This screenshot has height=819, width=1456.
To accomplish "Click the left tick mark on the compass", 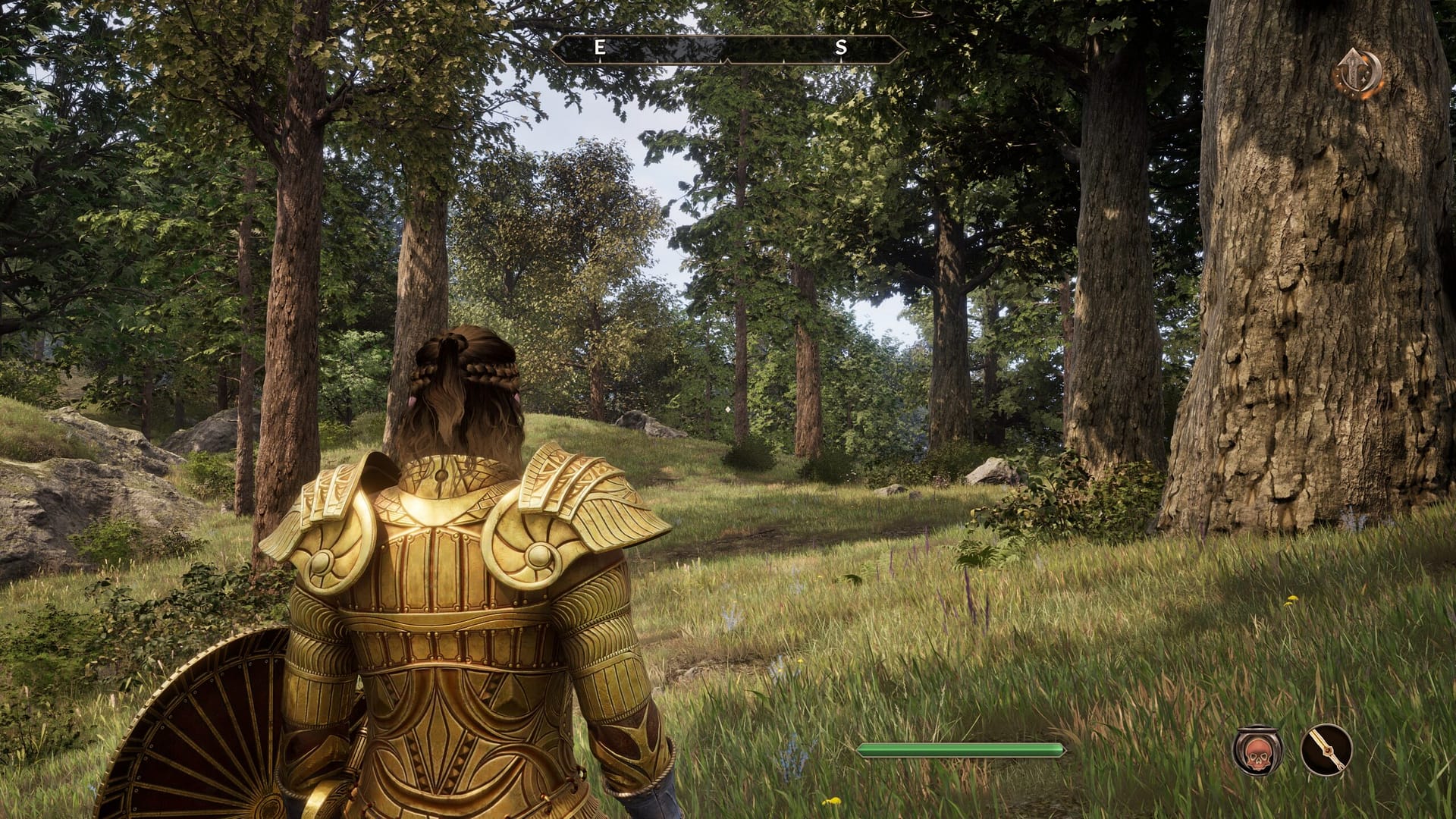I will click(657, 61).
